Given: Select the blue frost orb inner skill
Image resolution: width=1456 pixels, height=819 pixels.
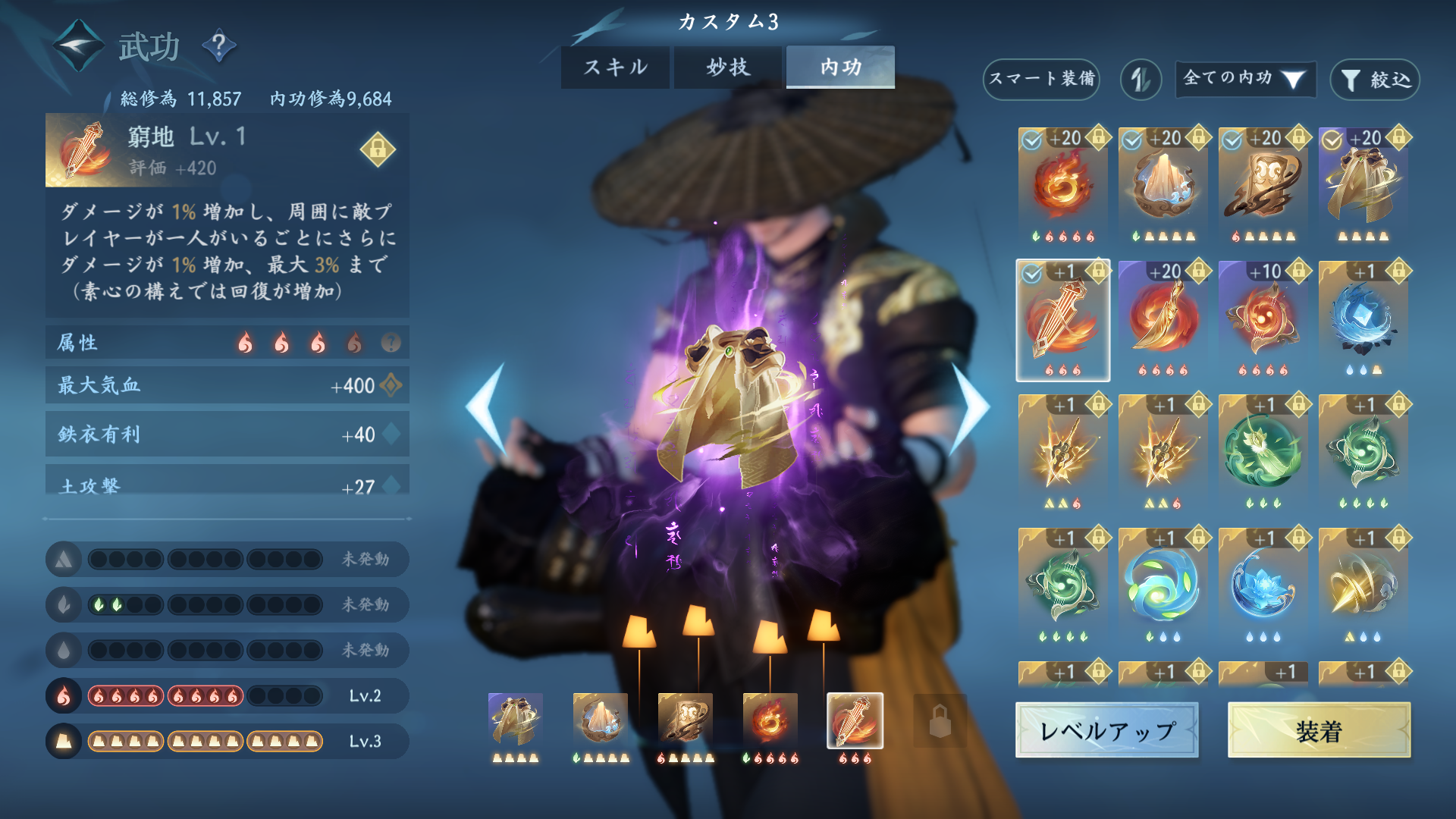Looking at the screenshot, I should pos(1363,320).
